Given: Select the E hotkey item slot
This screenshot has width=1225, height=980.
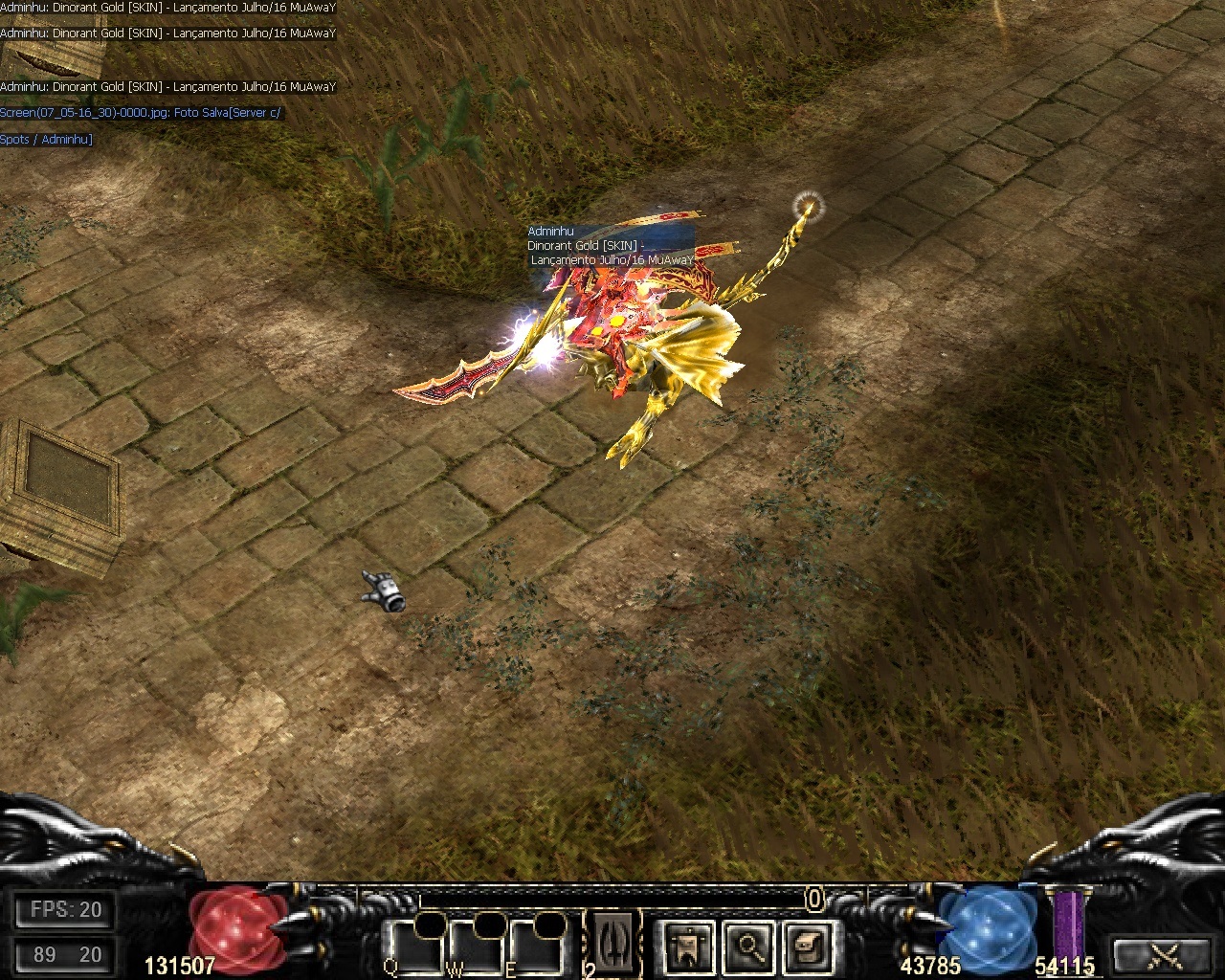Looking at the screenshot, I should click(x=536, y=948).
